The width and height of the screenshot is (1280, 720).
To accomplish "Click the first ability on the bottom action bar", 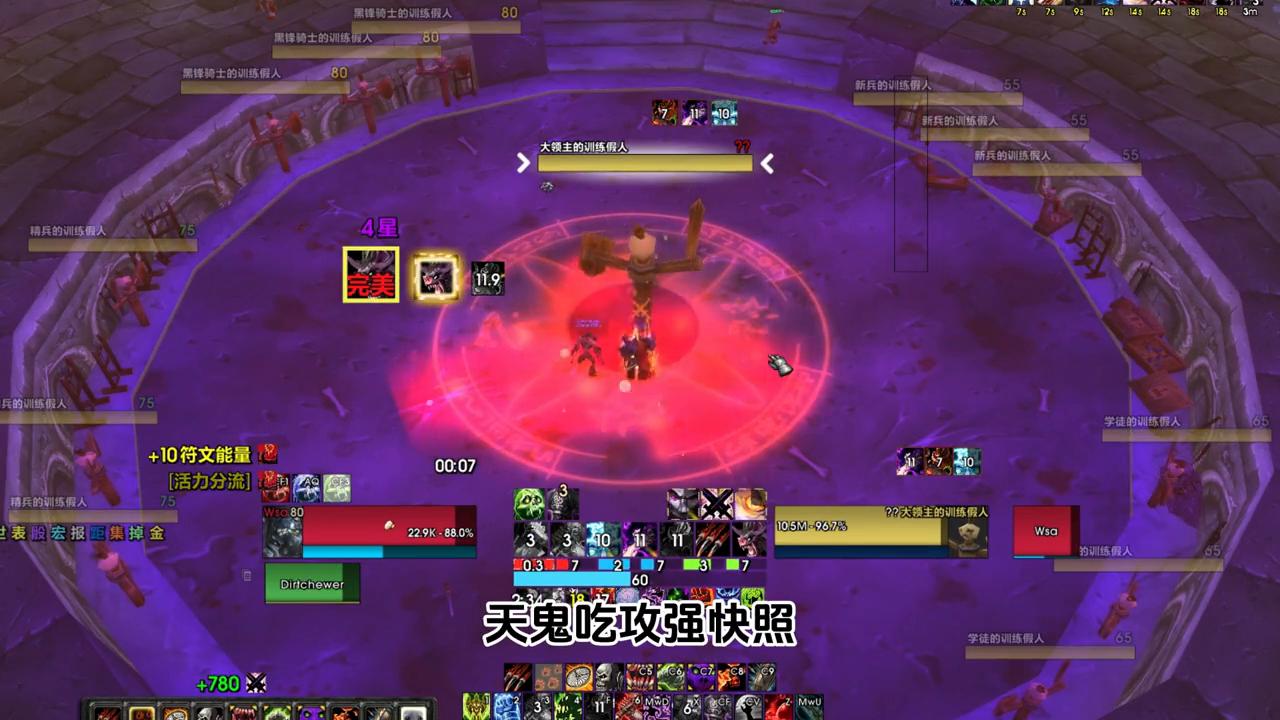I will click(x=107, y=712).
